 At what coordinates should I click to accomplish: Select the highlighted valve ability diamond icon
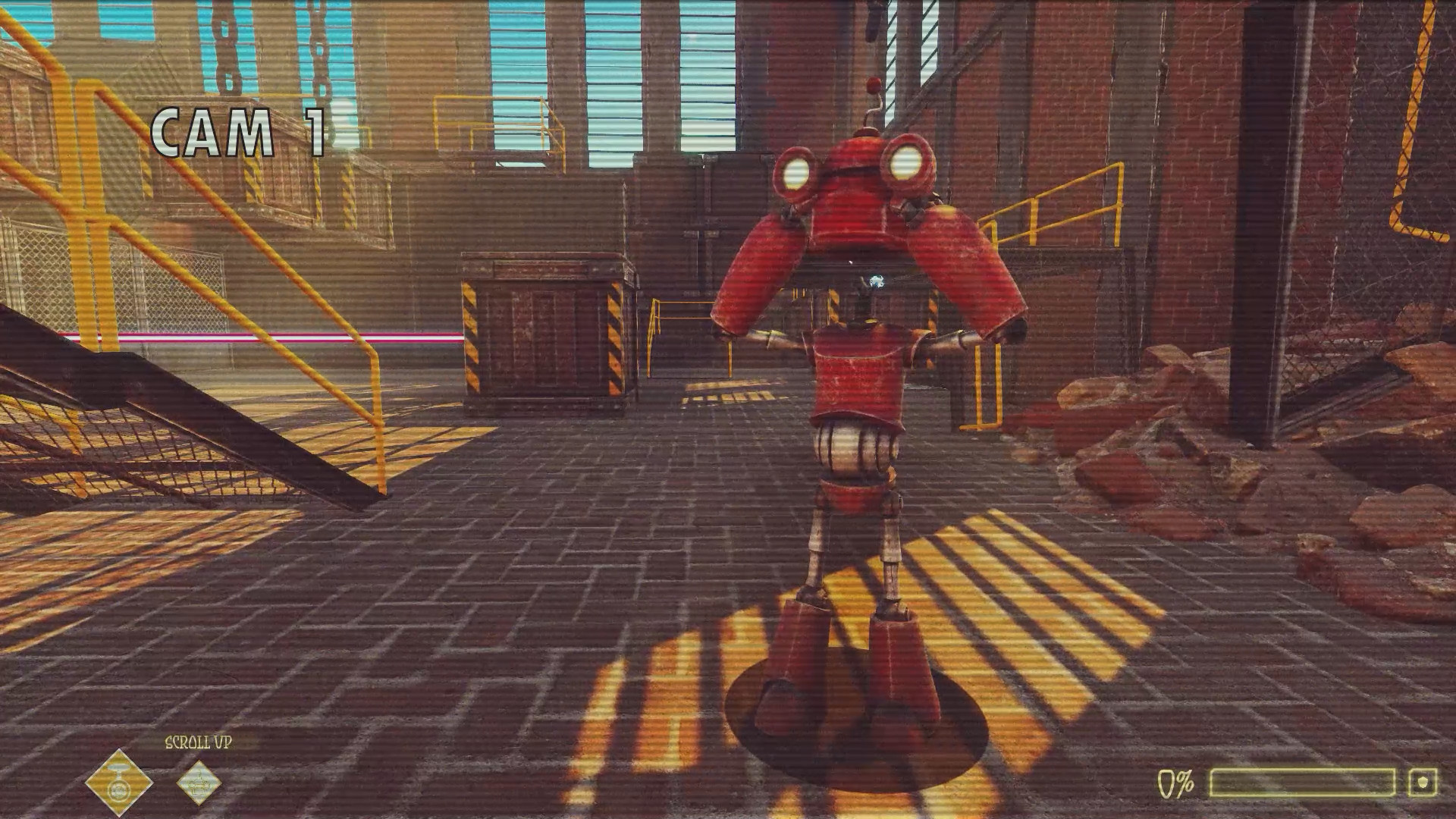(118, 783)
